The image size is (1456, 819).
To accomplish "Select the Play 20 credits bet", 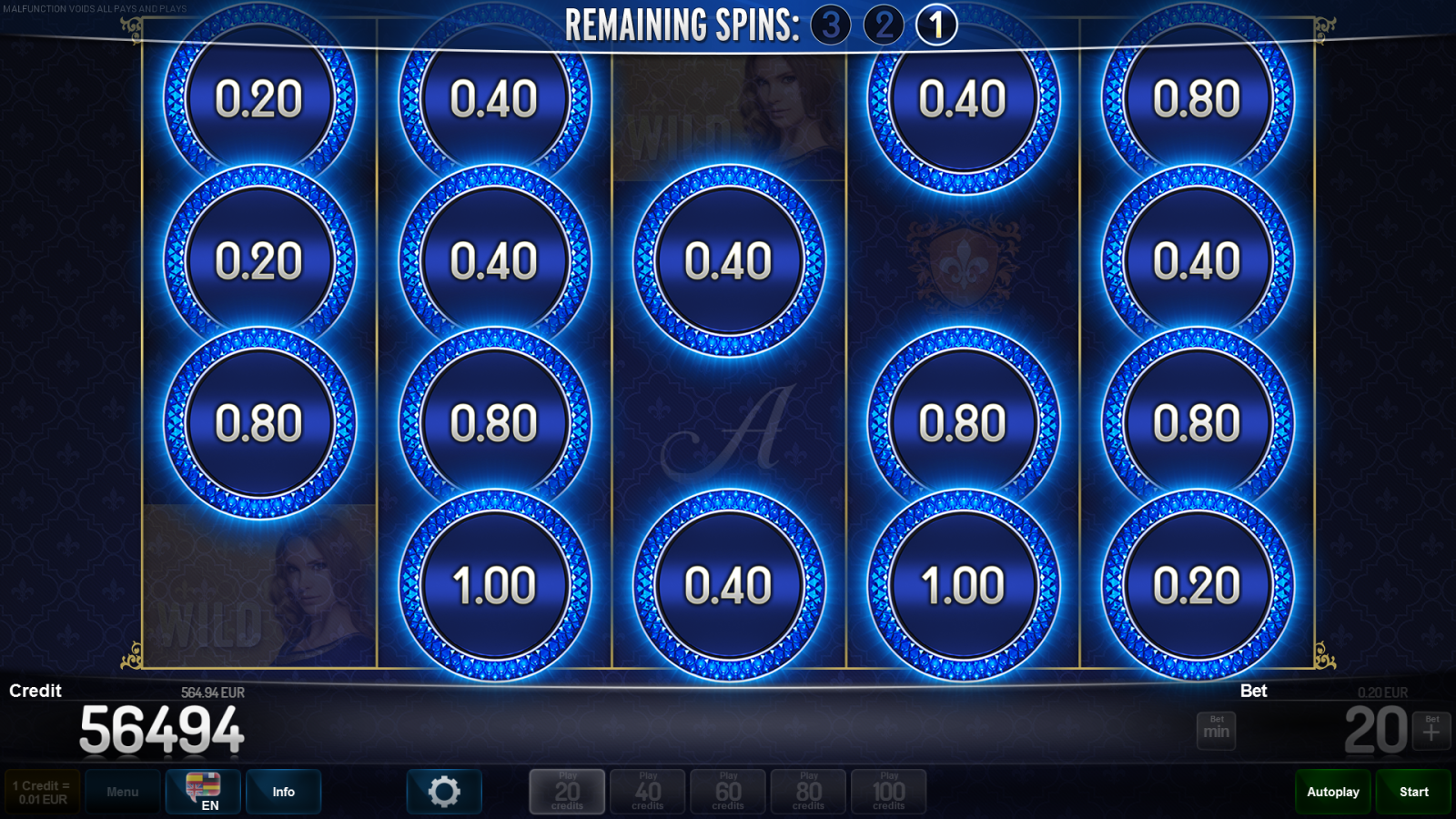I will [567, 792].
